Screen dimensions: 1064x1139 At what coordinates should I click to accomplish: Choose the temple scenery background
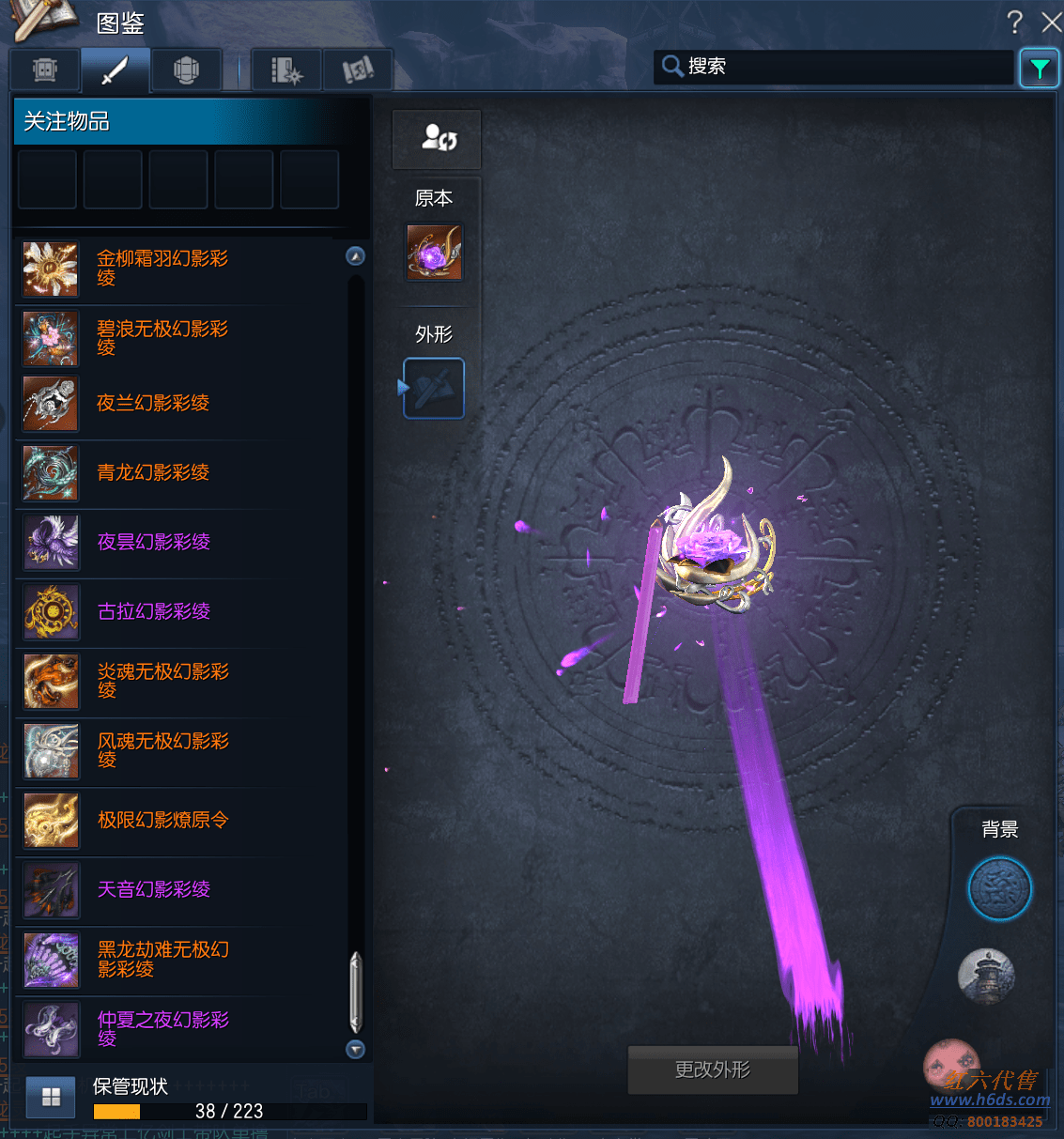(x=986, y=975)
